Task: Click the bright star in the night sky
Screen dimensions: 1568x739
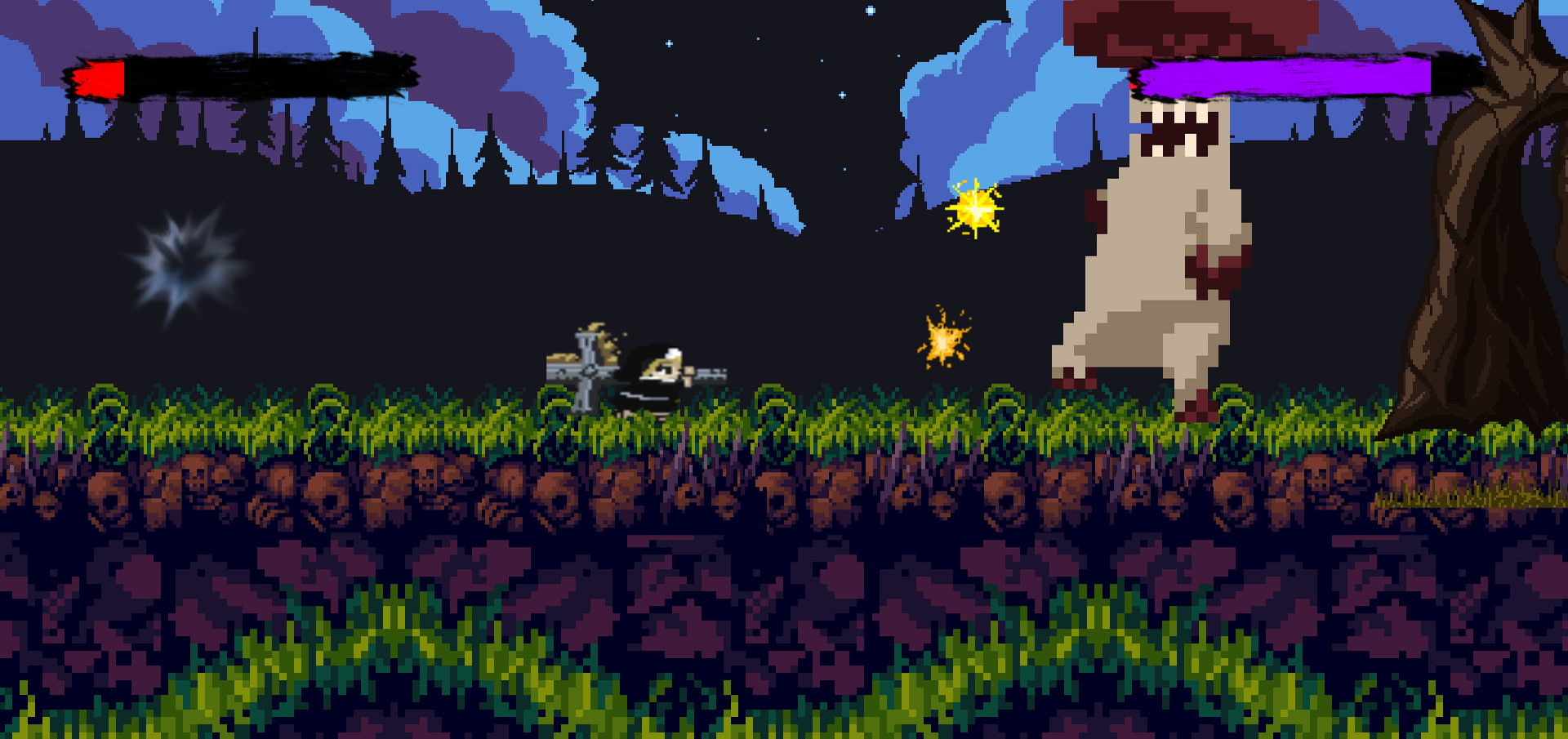Action: [870, 10]
